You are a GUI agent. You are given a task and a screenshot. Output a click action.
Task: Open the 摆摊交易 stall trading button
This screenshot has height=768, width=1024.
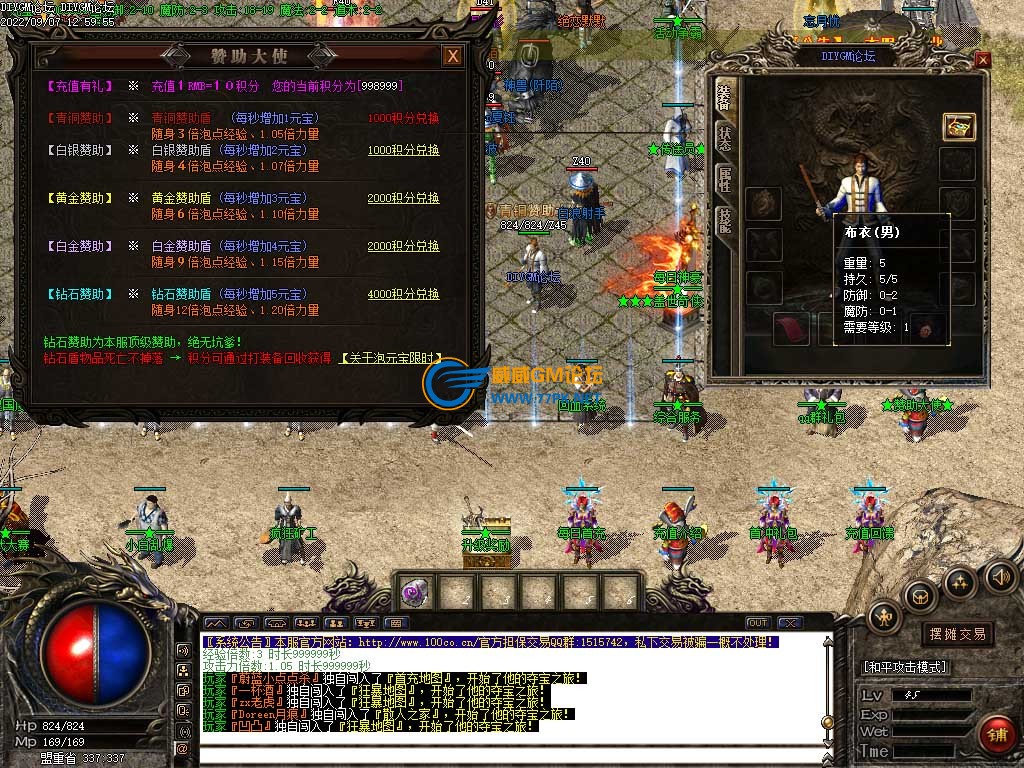(x=957, y=634)
